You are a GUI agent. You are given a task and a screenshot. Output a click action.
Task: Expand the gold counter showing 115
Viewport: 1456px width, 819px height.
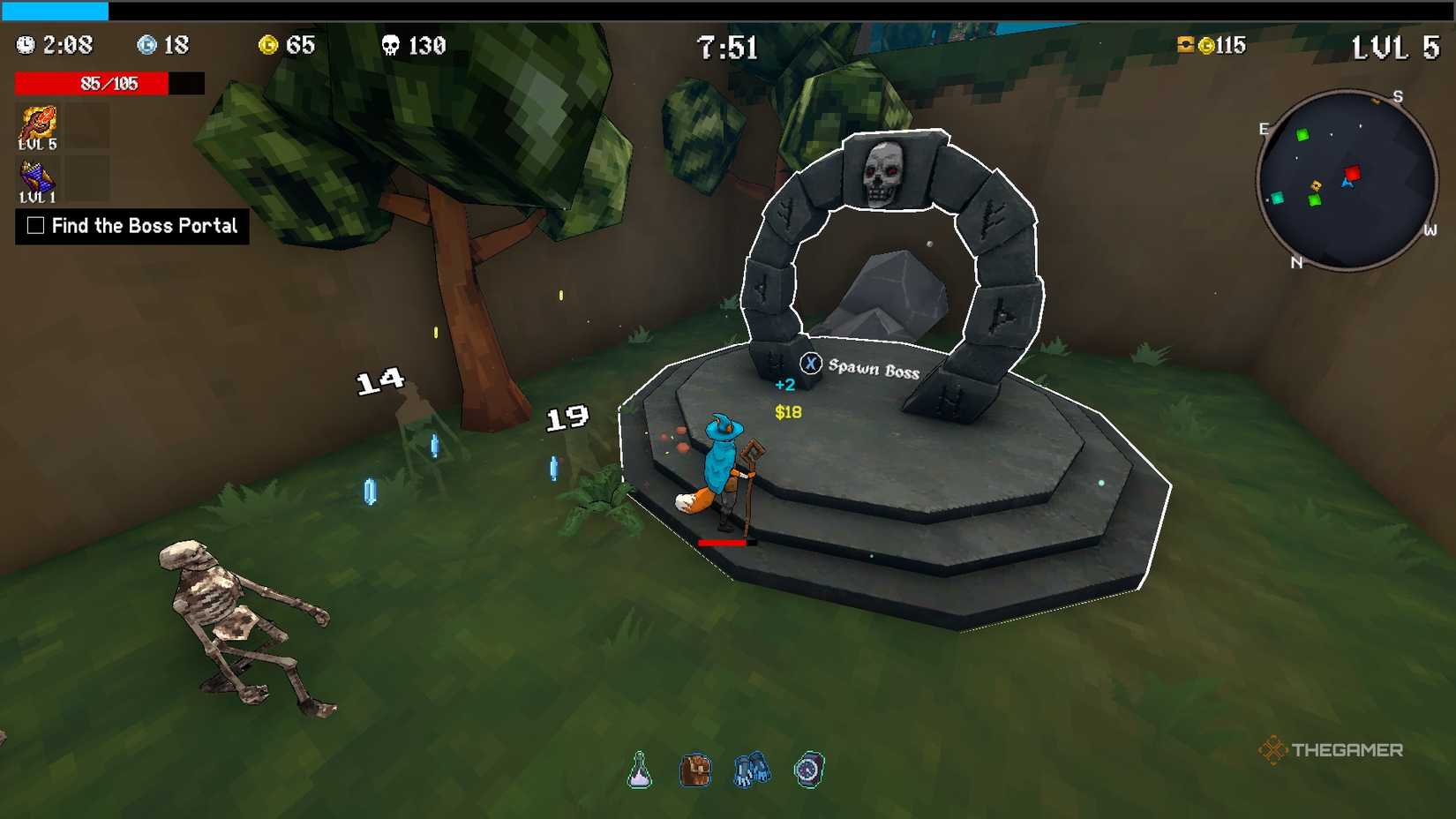click(x=1214, y=44)
